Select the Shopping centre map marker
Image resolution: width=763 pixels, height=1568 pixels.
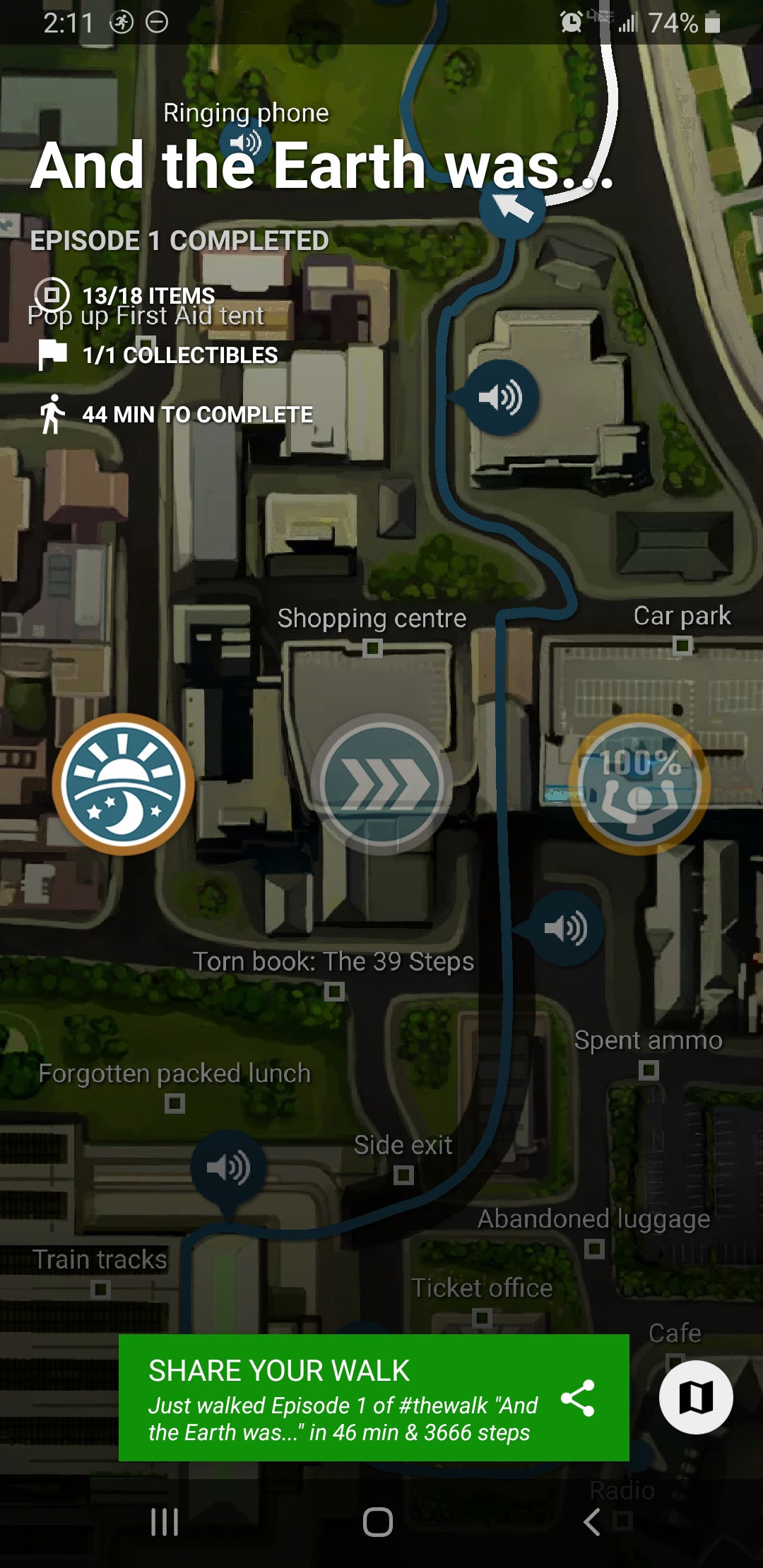[372, 647]
